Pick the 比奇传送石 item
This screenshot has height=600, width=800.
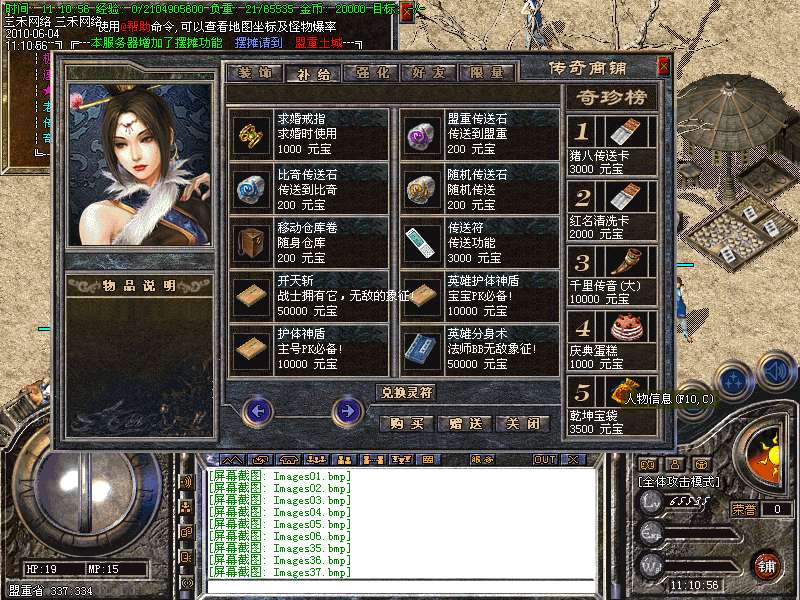click(x=309, y=187)
